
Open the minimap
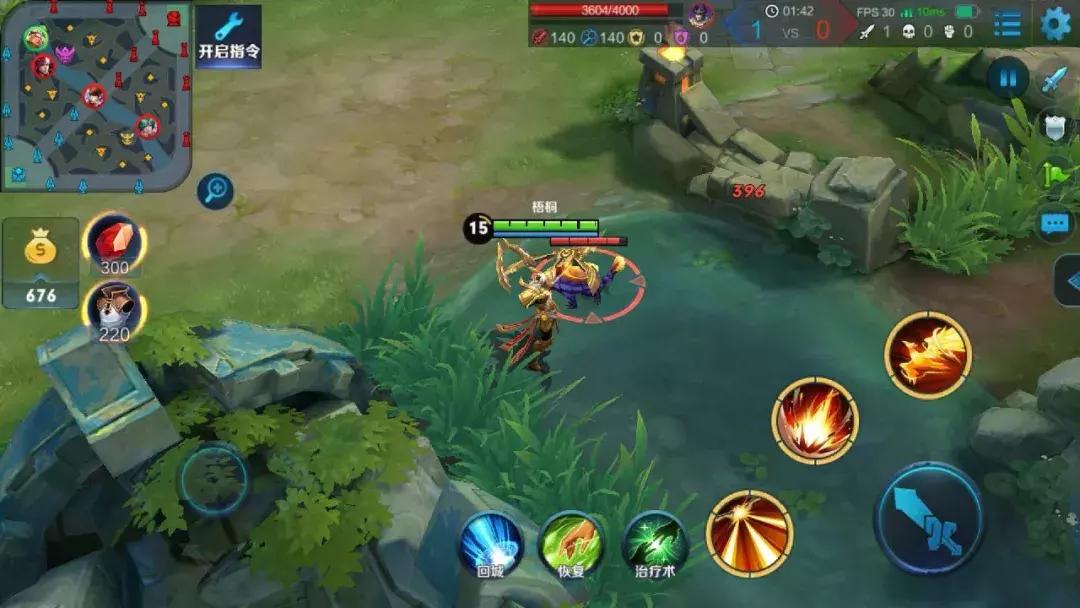[95, 96]
